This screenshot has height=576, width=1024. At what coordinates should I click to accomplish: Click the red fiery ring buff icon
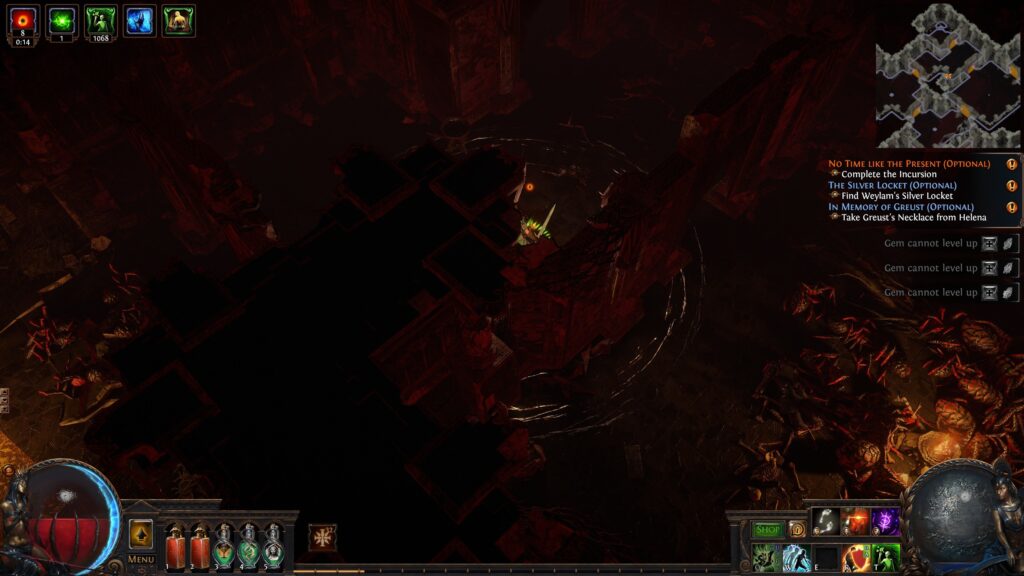(23, 20)
